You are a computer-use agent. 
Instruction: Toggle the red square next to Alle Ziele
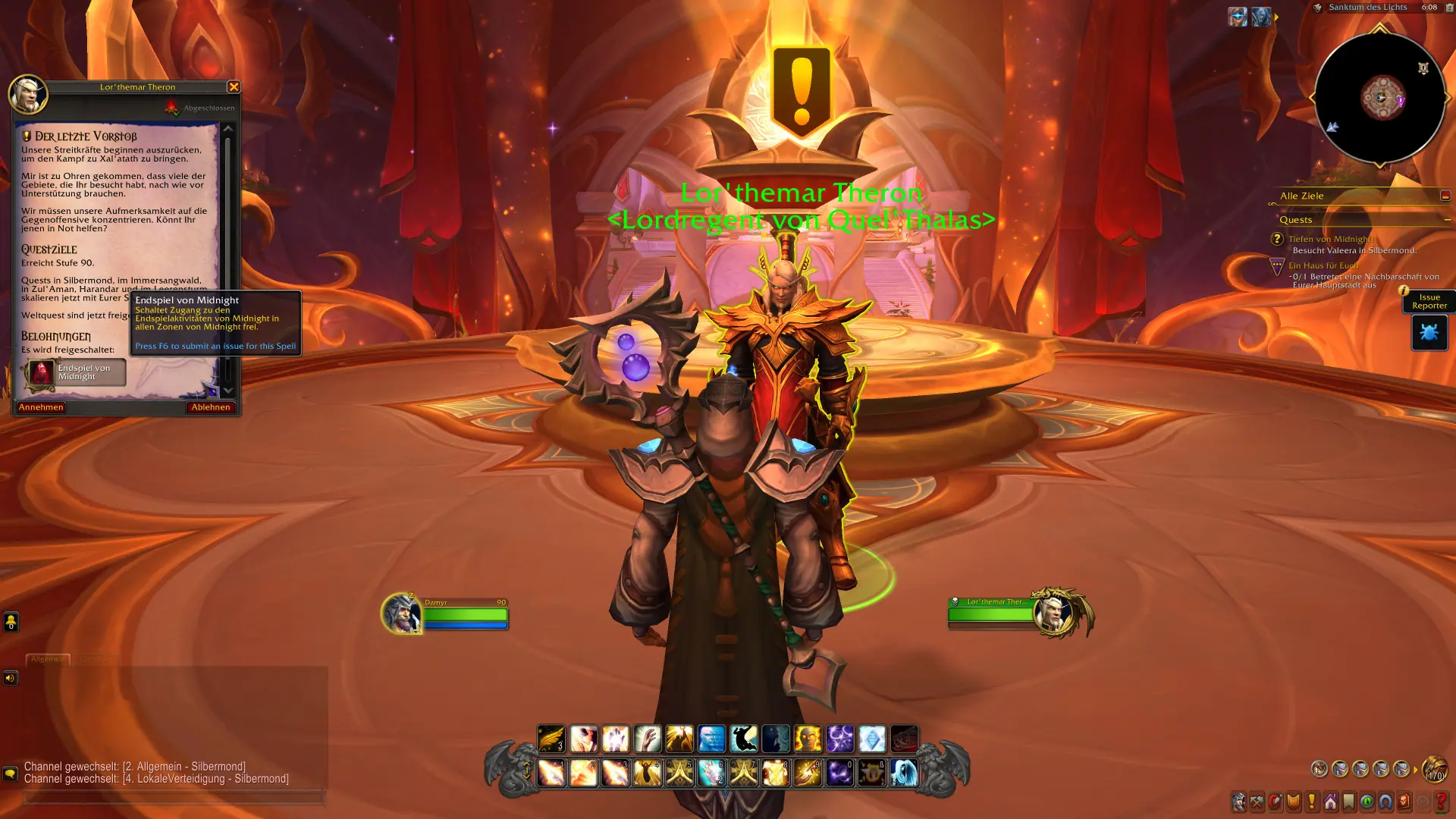(x=1447, y=196)
